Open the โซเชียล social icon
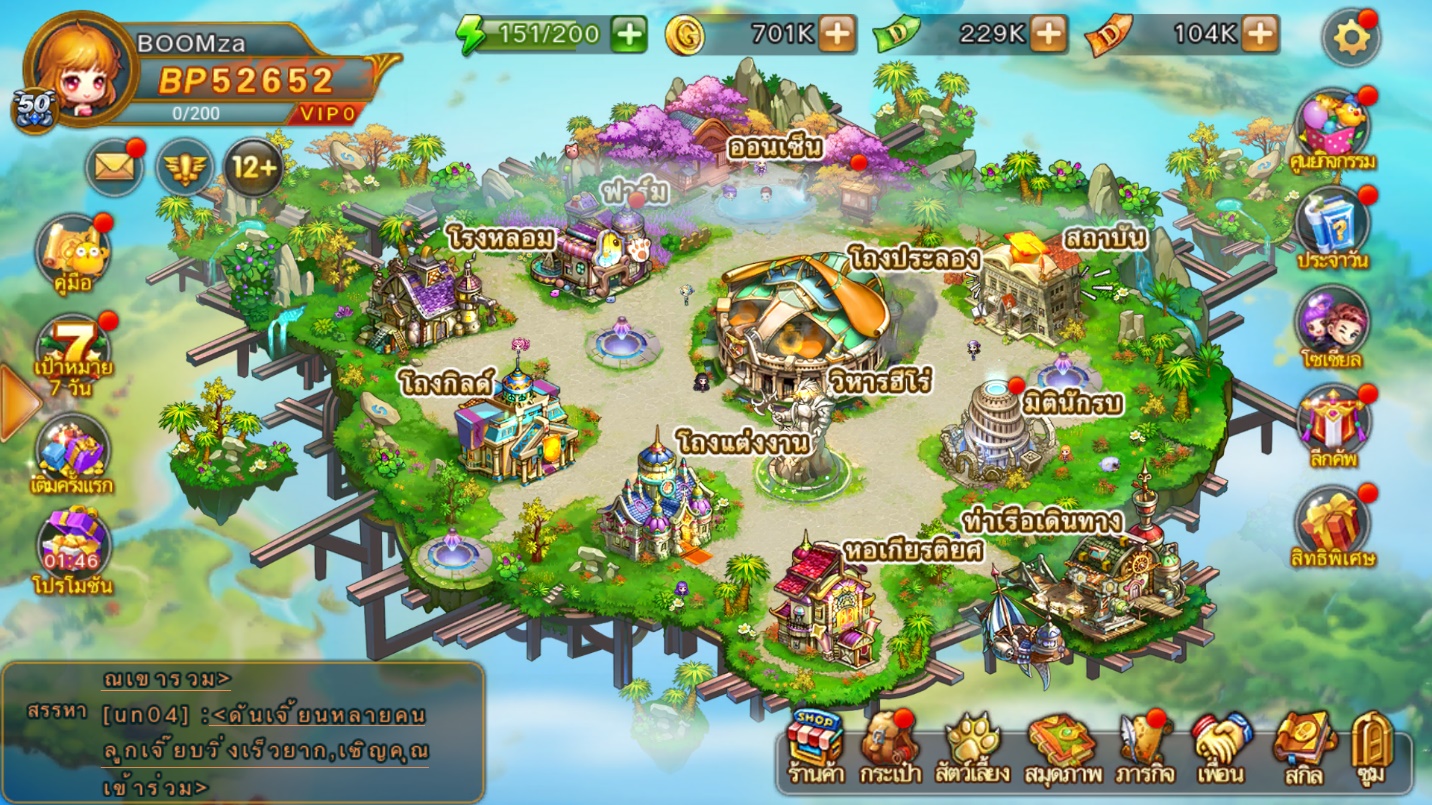Screen dimensions: 1432x805 pyautogui.click(x=1332, y=324)
